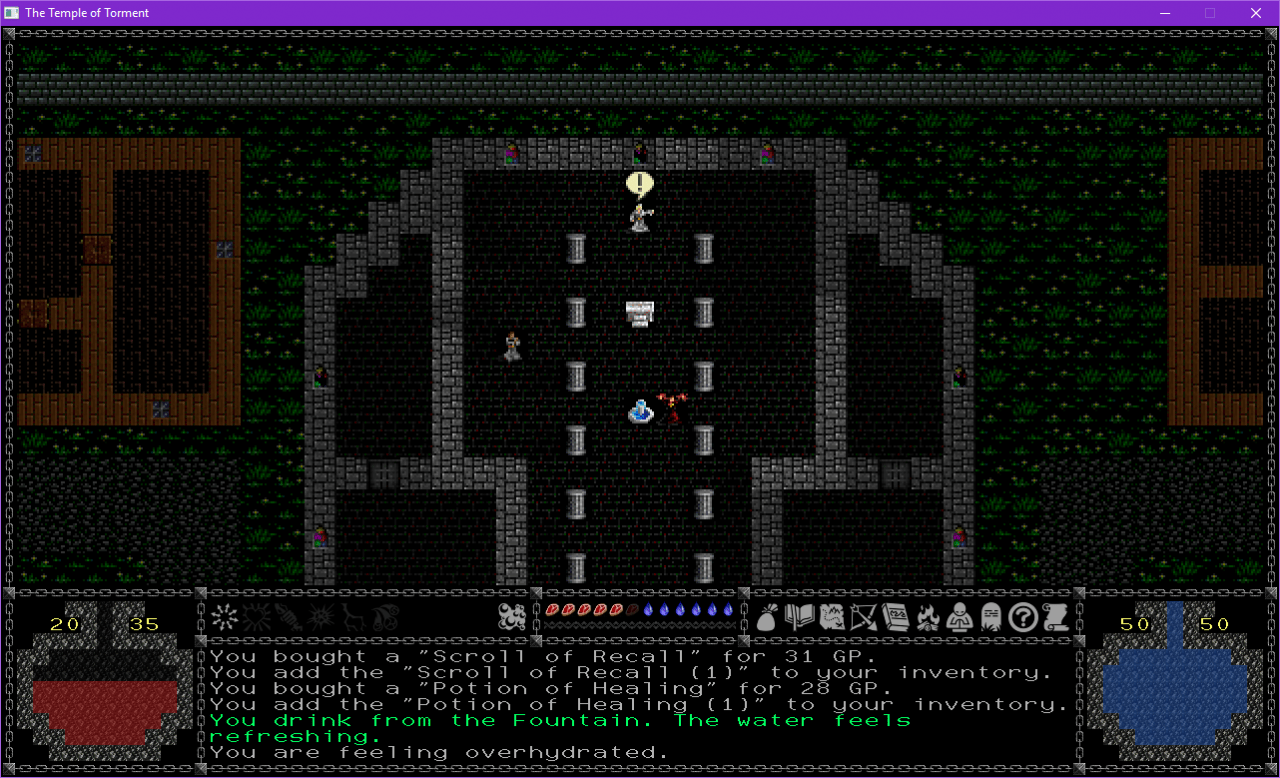Click the bubble cluster status icon
The image size is (1280, 778).
pyautogui.click(x=512, y=617)
